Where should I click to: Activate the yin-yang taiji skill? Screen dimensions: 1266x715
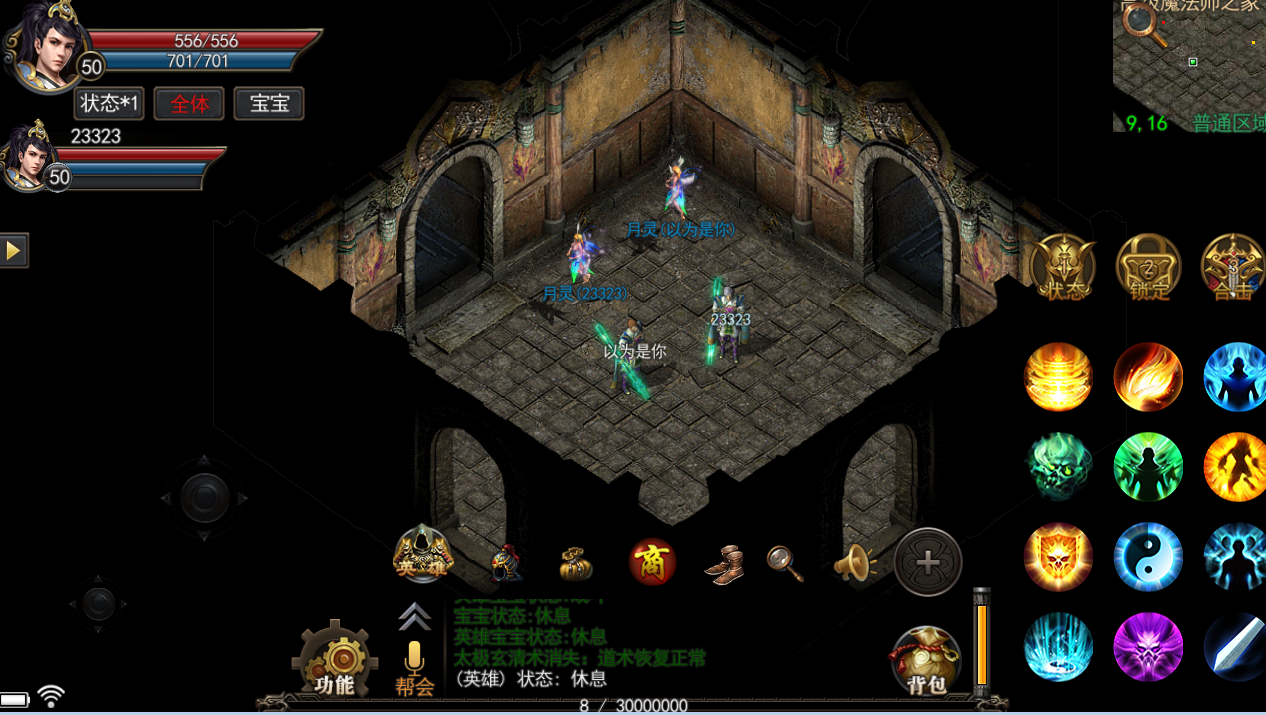1148,557
